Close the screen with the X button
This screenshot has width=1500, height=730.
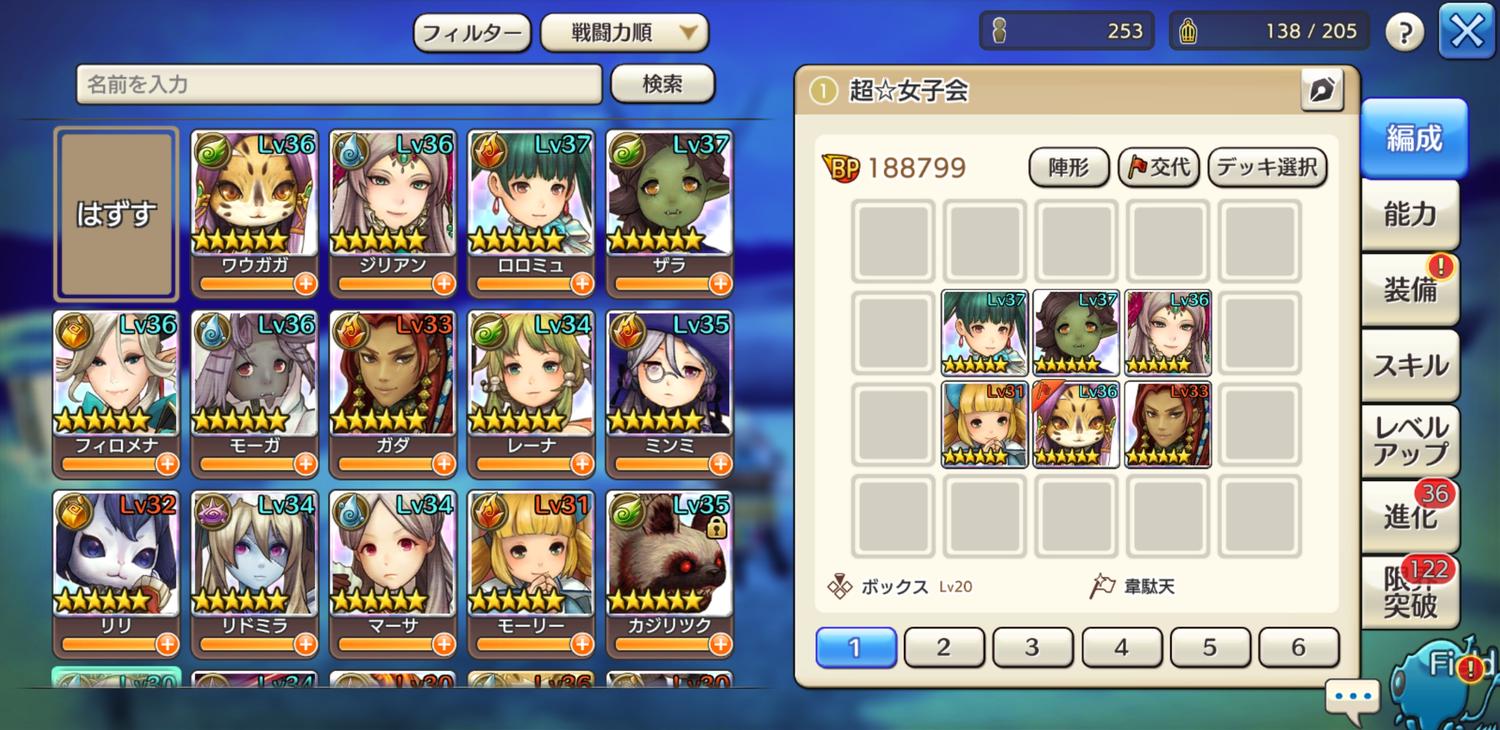tap(1466, 32)
